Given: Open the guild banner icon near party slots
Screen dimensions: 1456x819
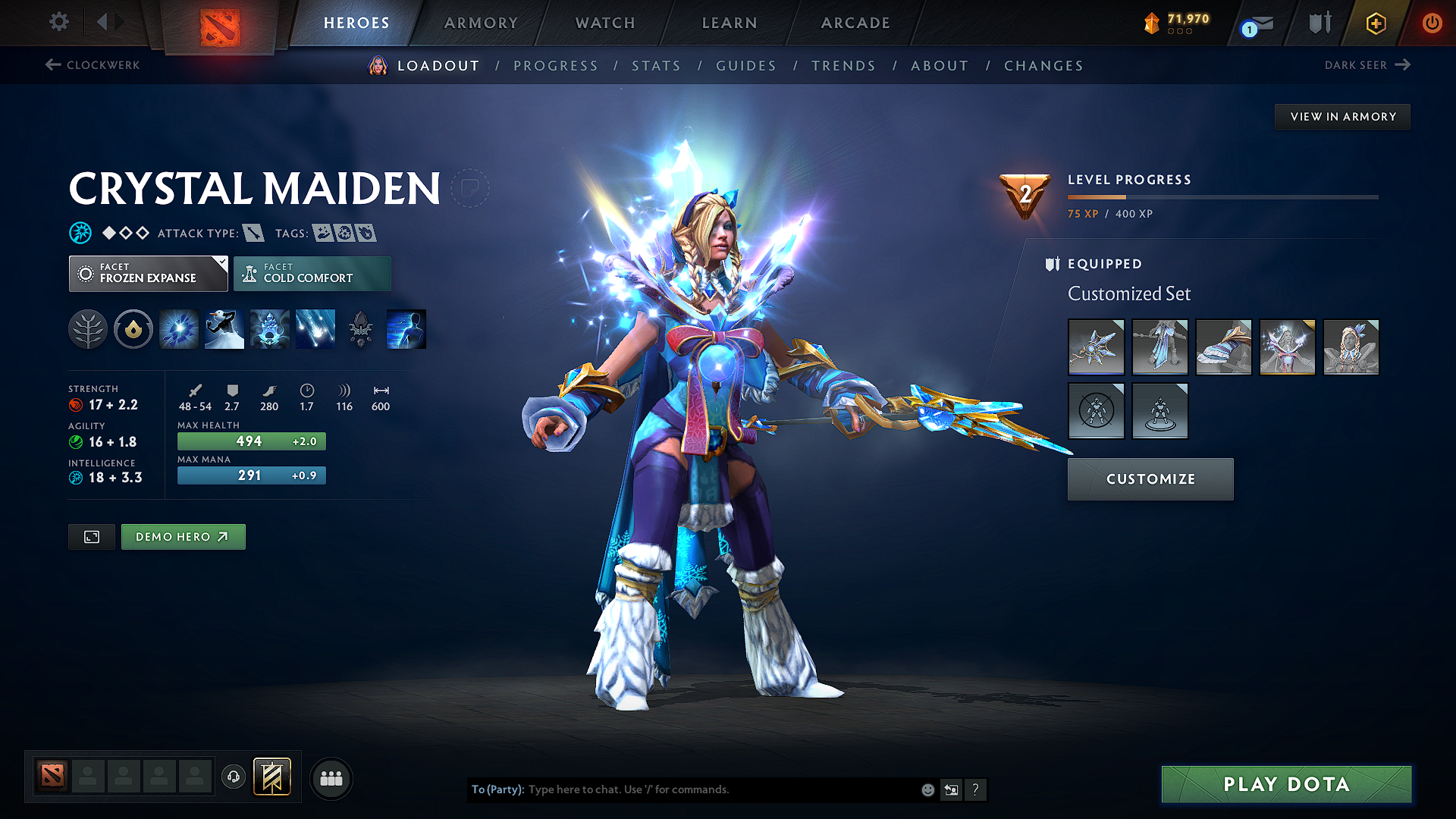Looking at the screenshot, I should [271, 777].
